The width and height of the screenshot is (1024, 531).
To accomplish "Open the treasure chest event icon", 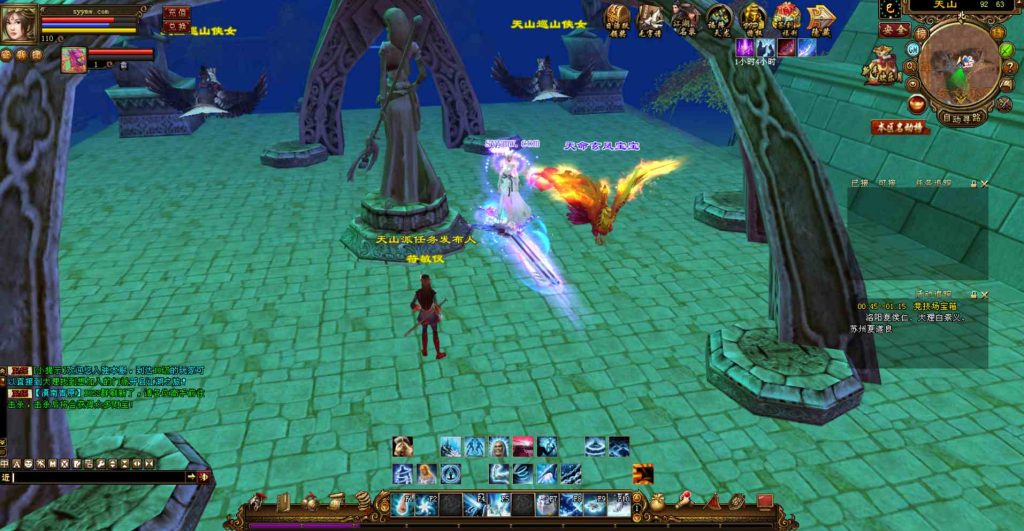I will point(618,16).
